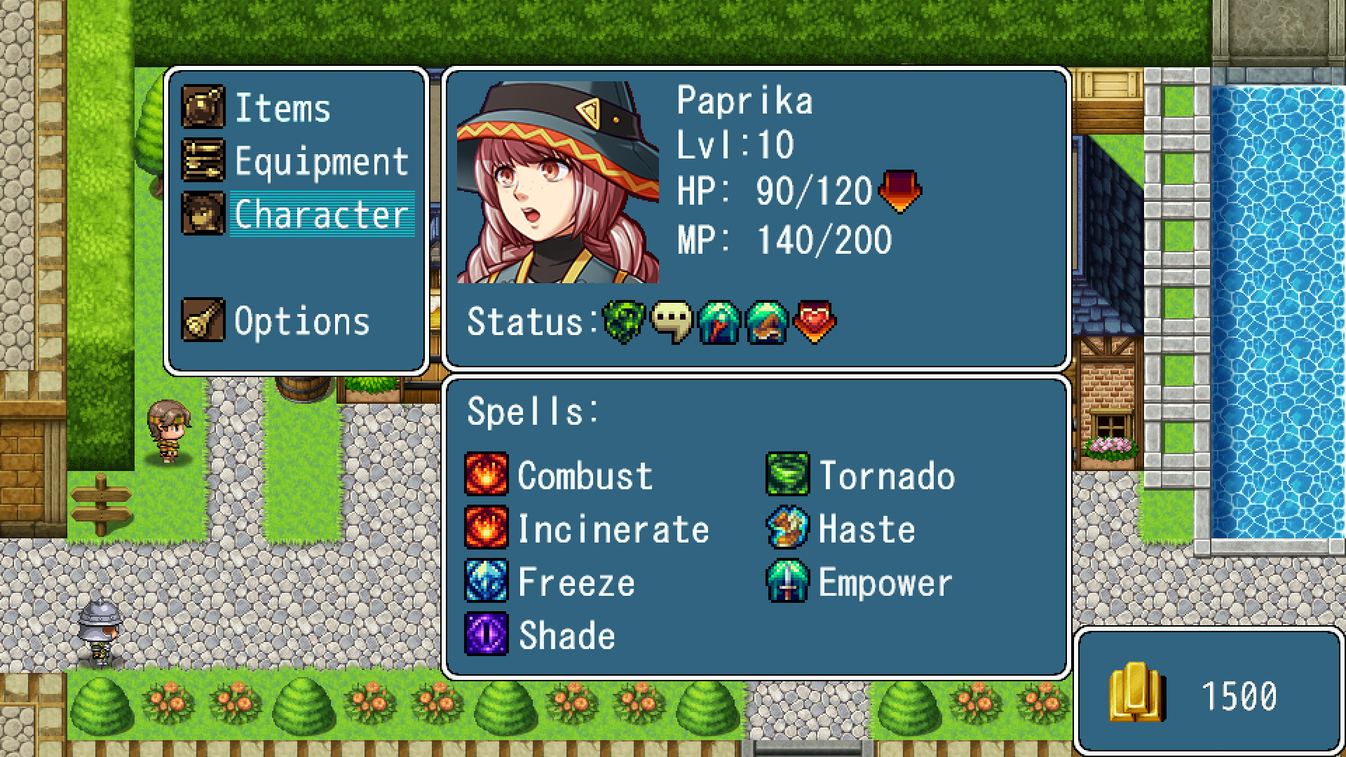The width and height of the screenshot is (1346, 757).
Task: Open the Items menu entry
Action: point(284,108)
